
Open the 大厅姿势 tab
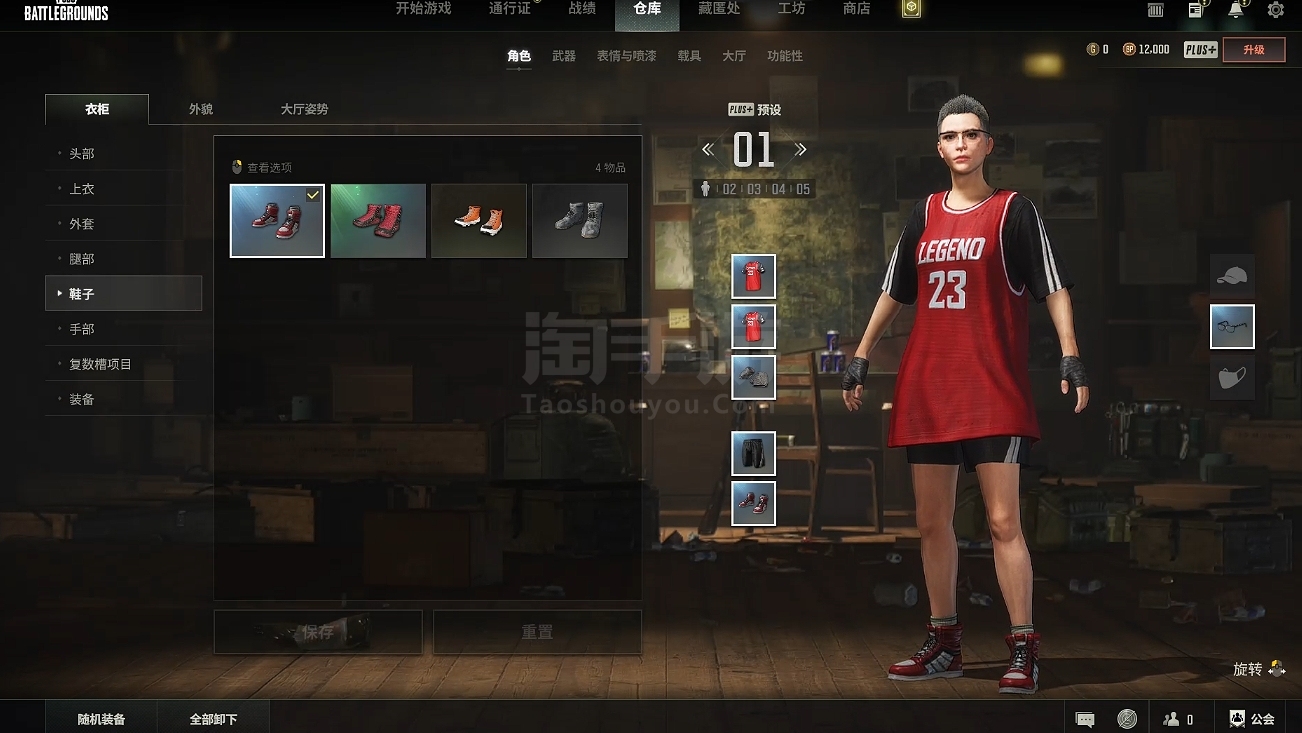(304, 109)
